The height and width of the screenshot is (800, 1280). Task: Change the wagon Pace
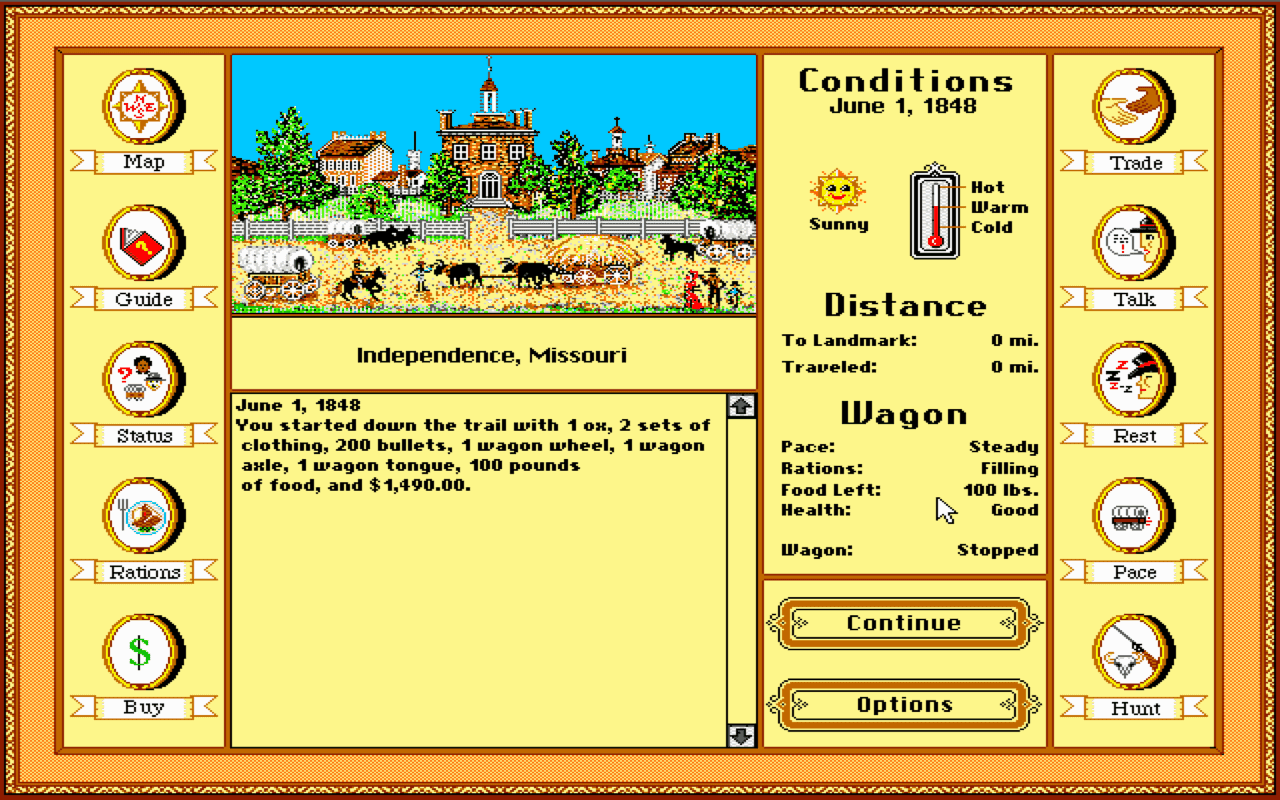click(1133, 520)
